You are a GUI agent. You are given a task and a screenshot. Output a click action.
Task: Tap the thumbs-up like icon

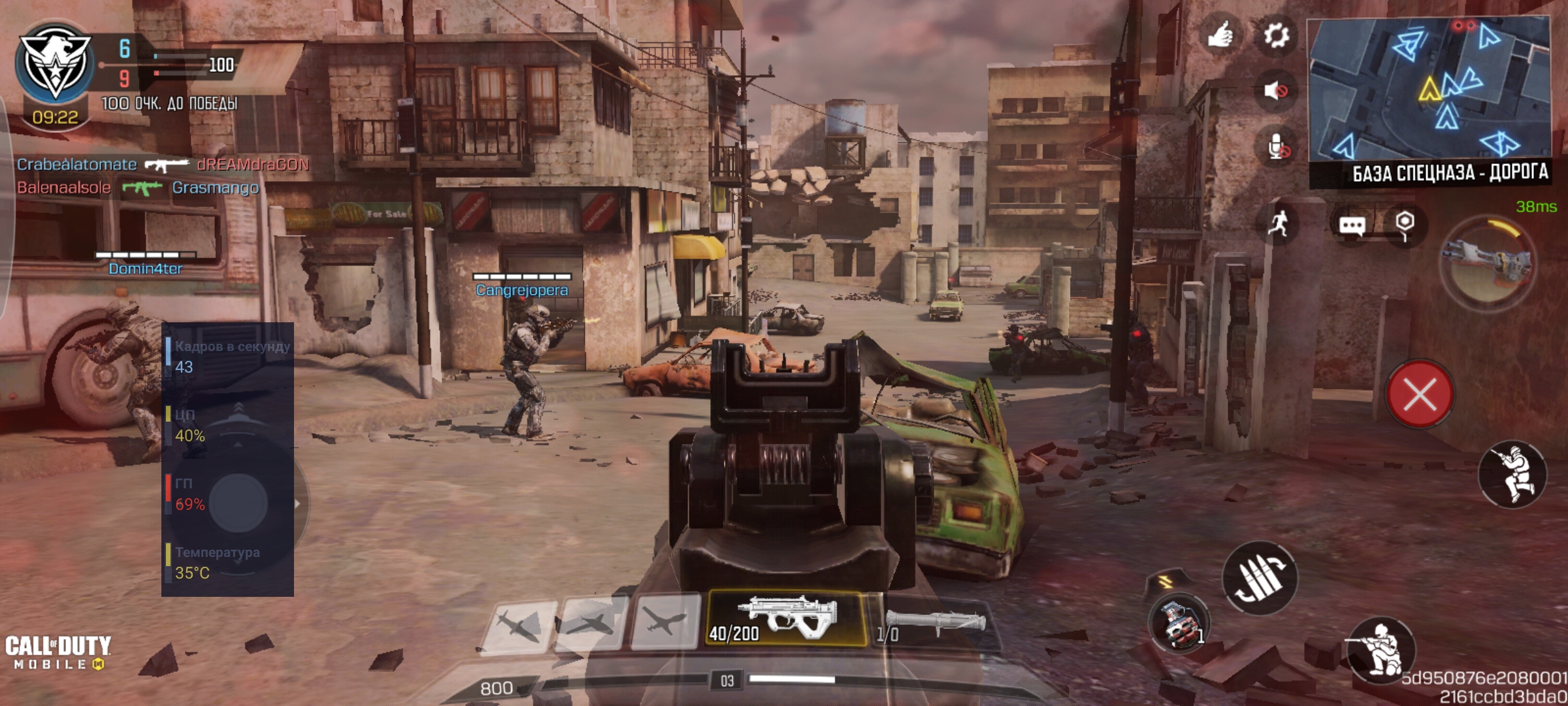click(1220, 35)
